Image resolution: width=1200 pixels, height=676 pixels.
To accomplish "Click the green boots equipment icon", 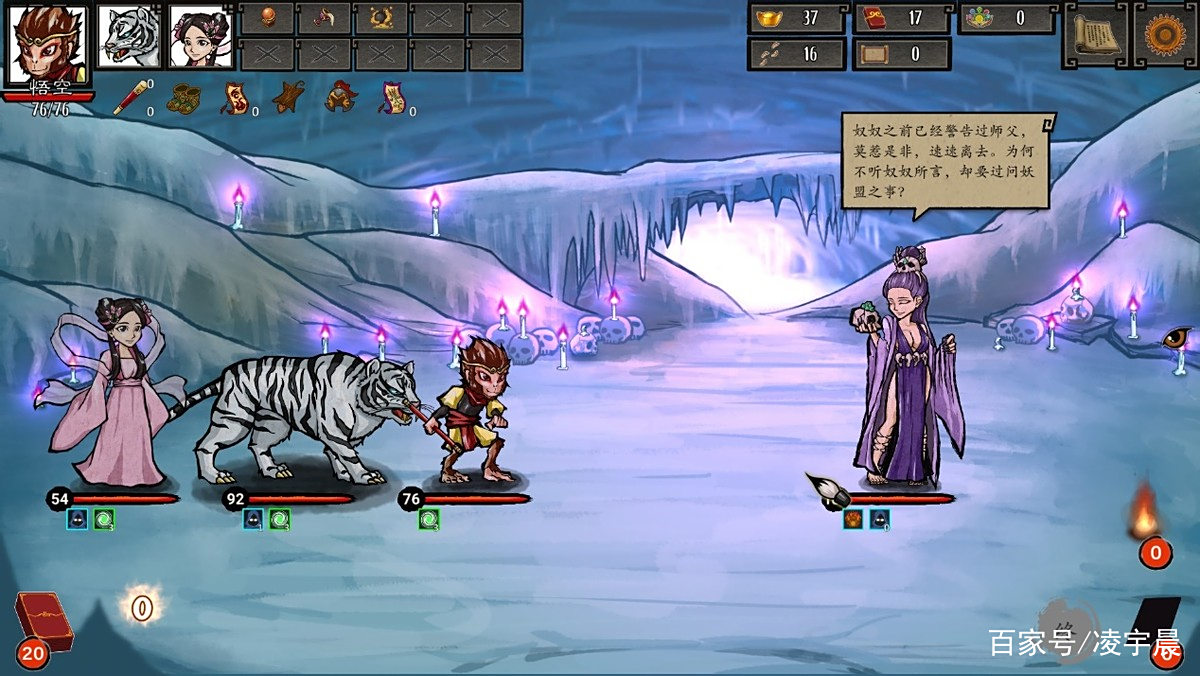I will (x=184, y=98).
